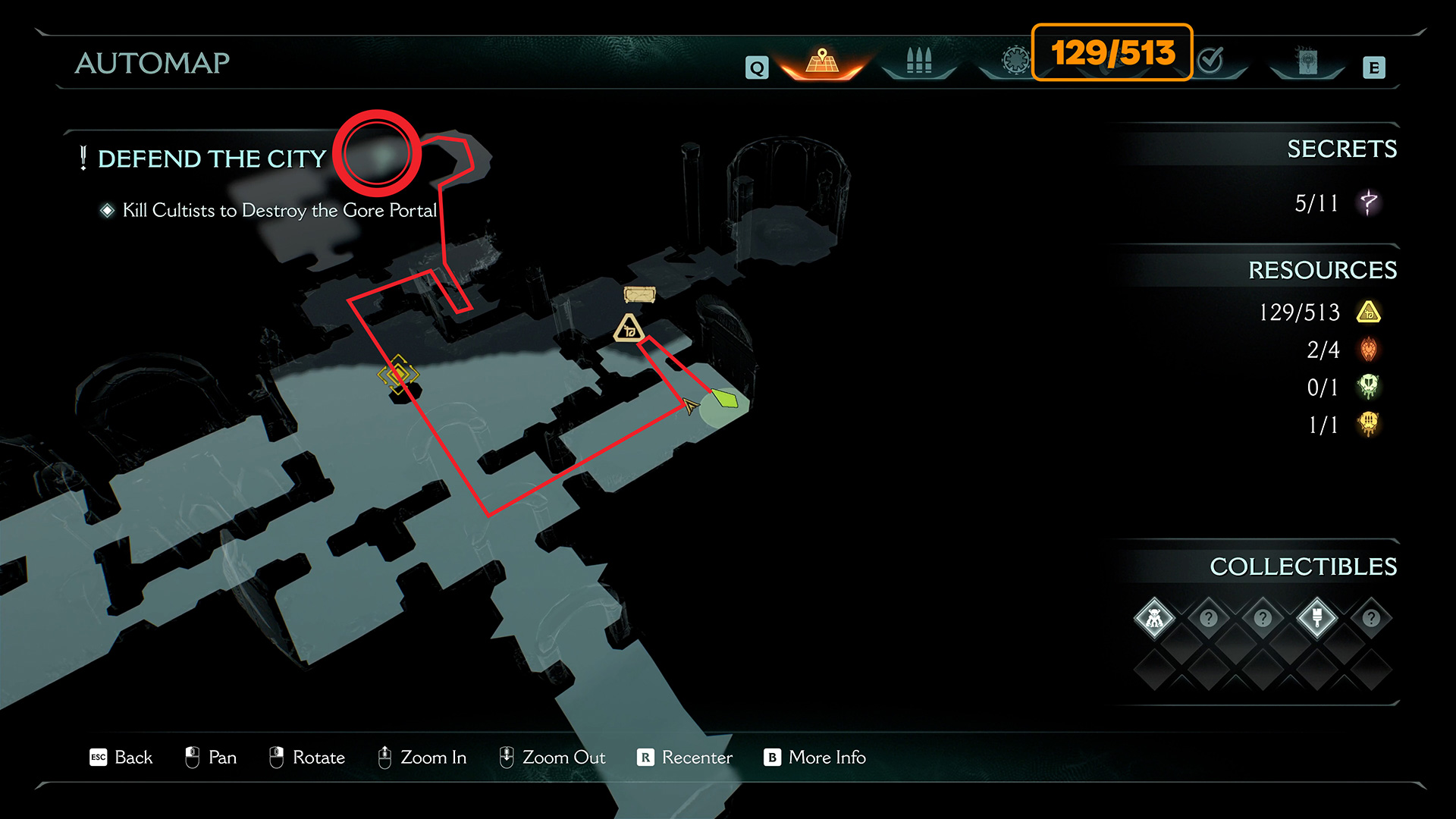Click the parchment scroll marker on the map

point(639,294)
